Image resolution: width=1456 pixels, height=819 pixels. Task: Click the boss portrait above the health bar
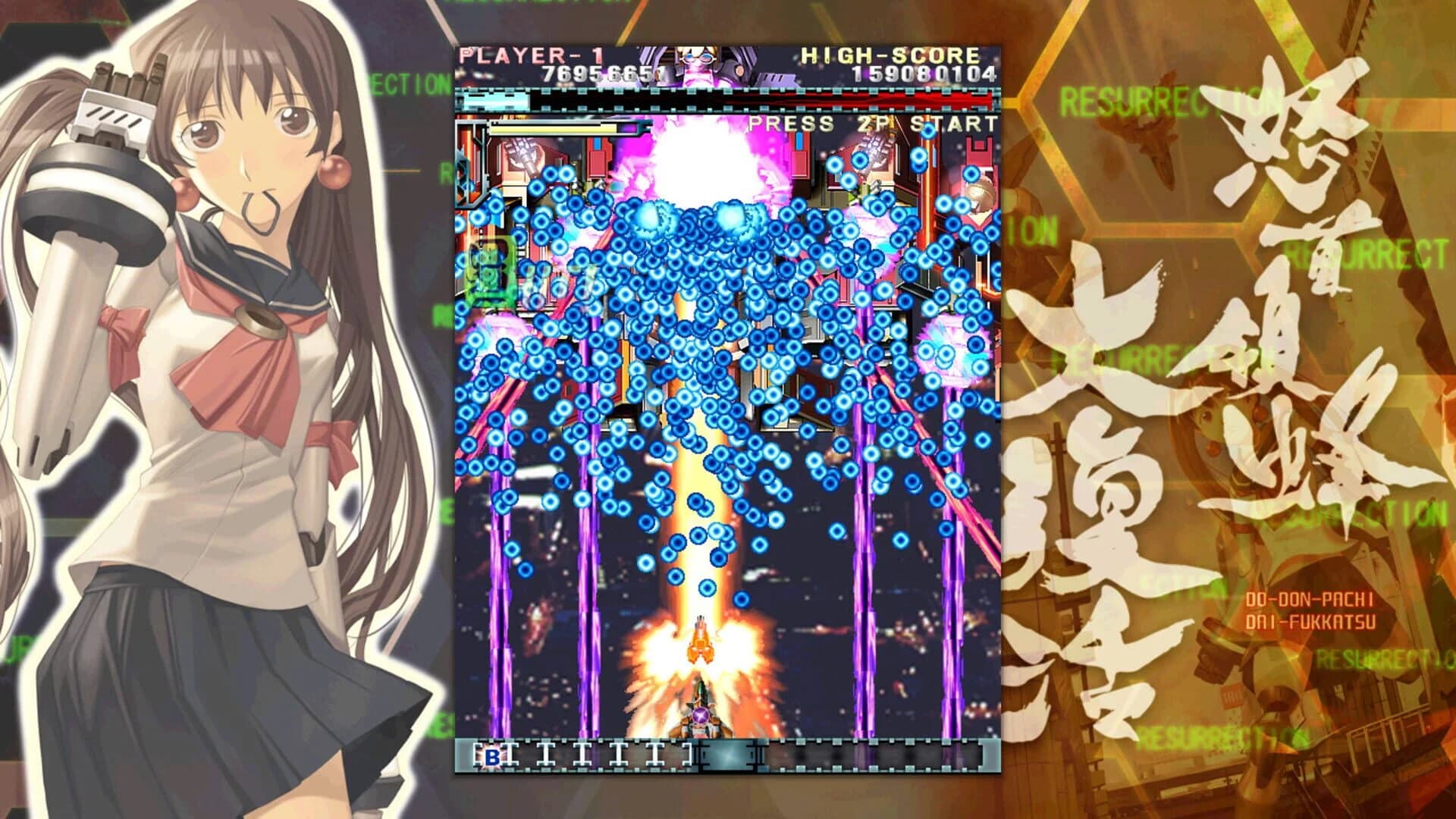pyautogui.click(x=698, y=64)
